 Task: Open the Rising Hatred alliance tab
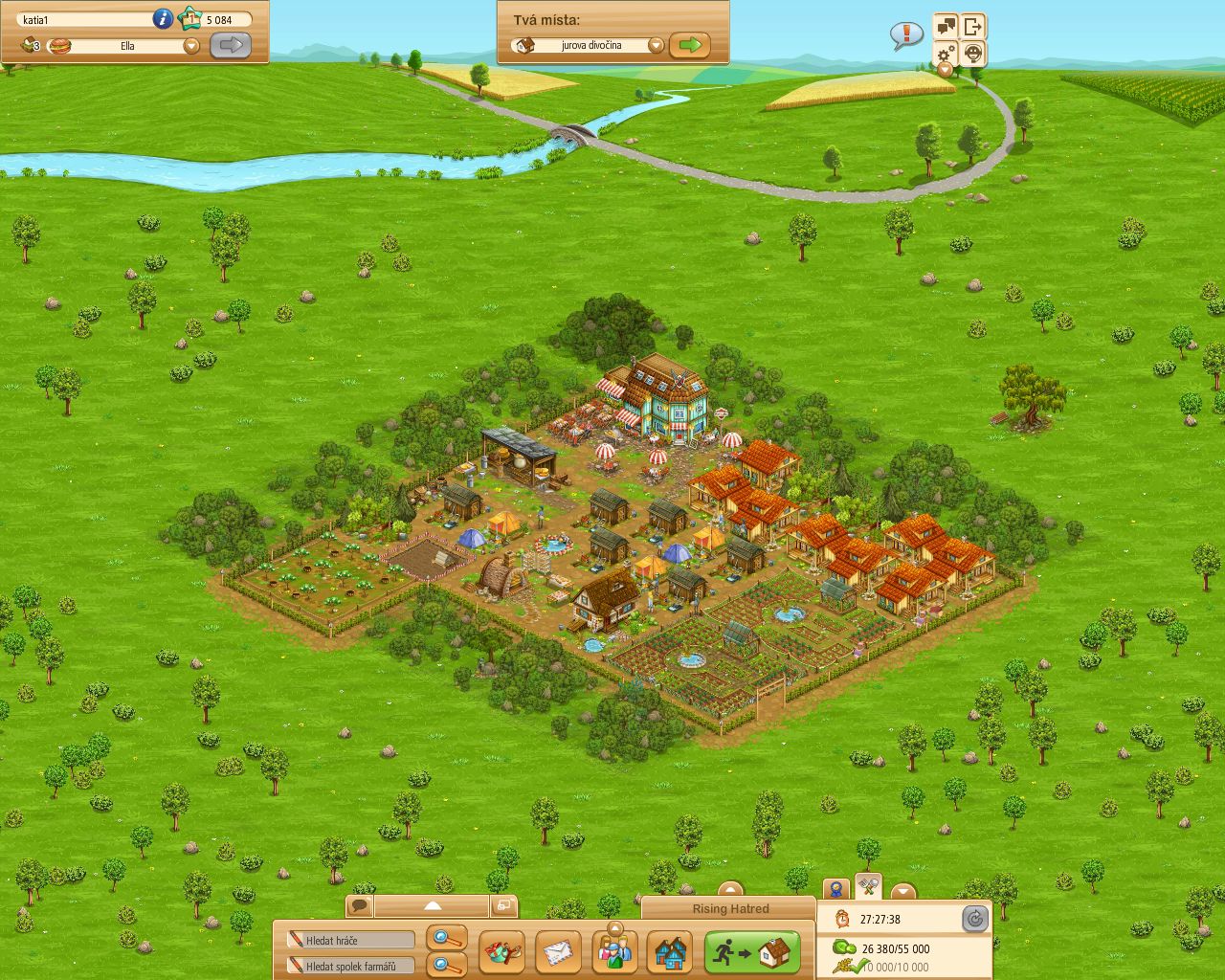click(x=730, y=908)
